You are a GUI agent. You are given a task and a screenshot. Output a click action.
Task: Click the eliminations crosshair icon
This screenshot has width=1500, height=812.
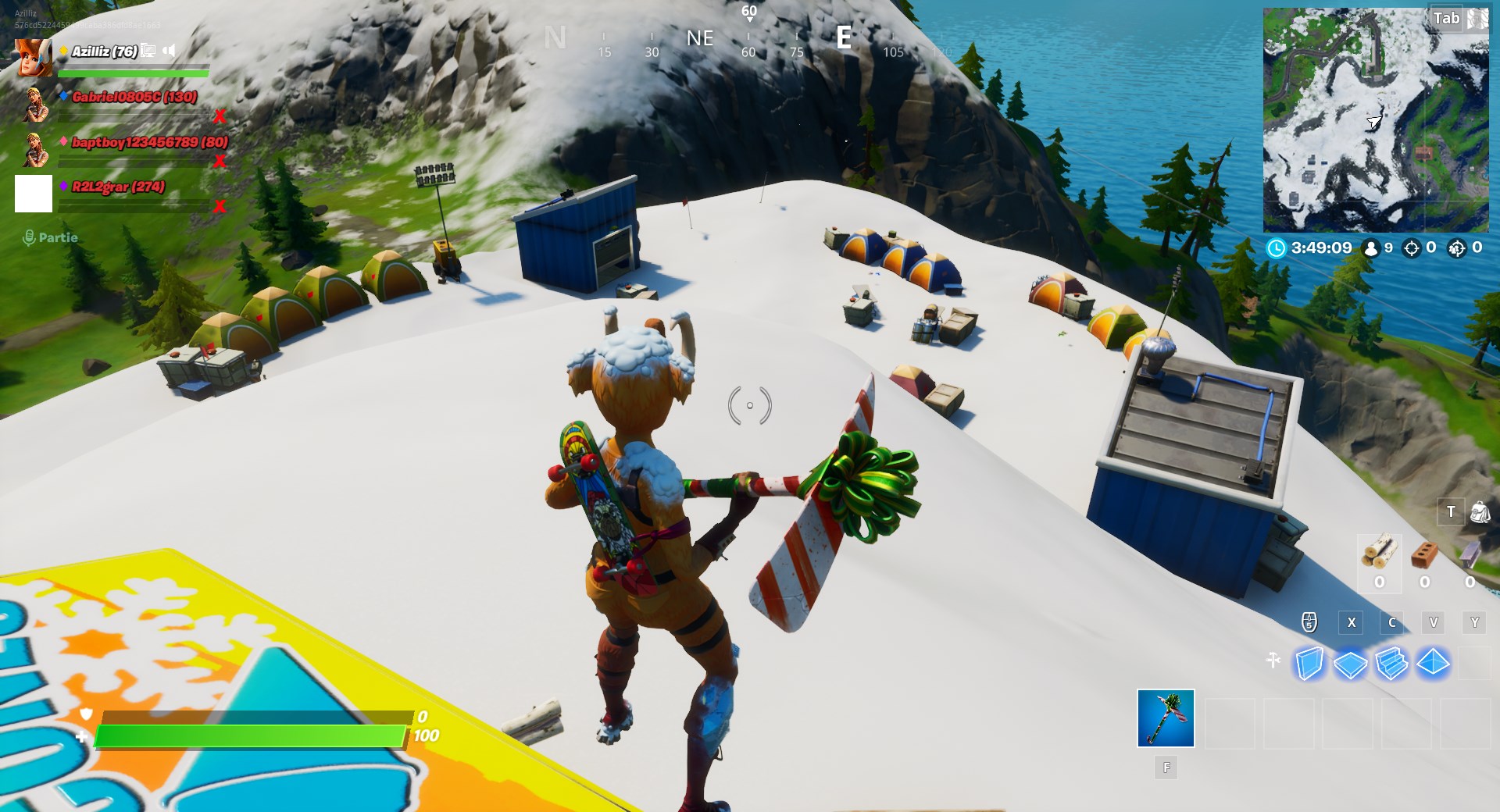click(x=1412, y=248)
